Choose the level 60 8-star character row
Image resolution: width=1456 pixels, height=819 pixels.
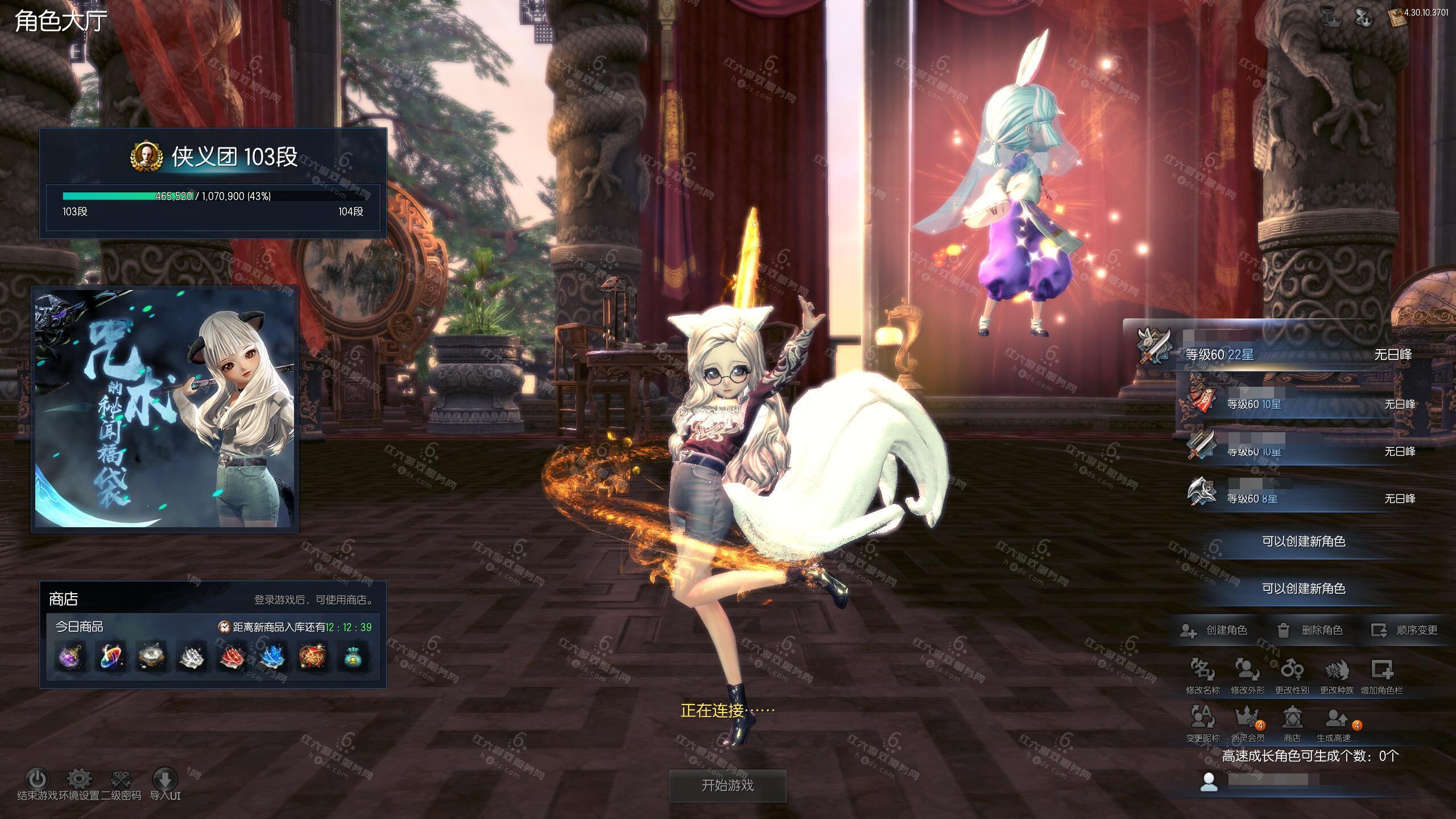point(1302,498)
